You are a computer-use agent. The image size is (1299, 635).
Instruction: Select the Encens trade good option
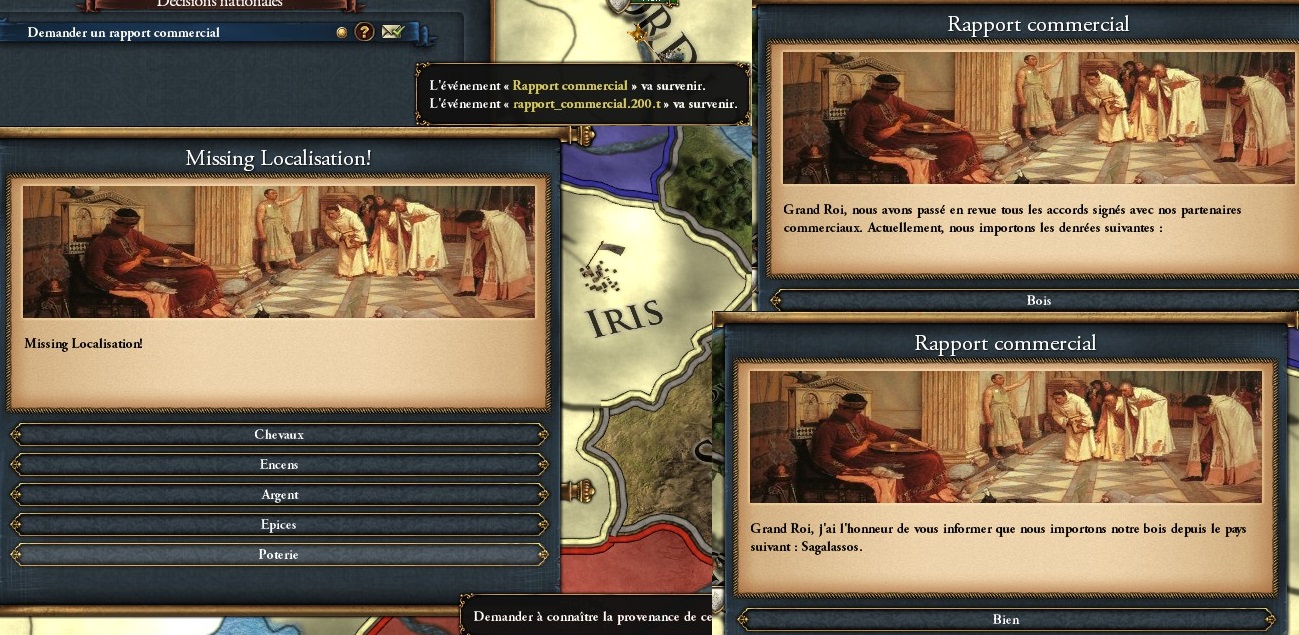278,465
